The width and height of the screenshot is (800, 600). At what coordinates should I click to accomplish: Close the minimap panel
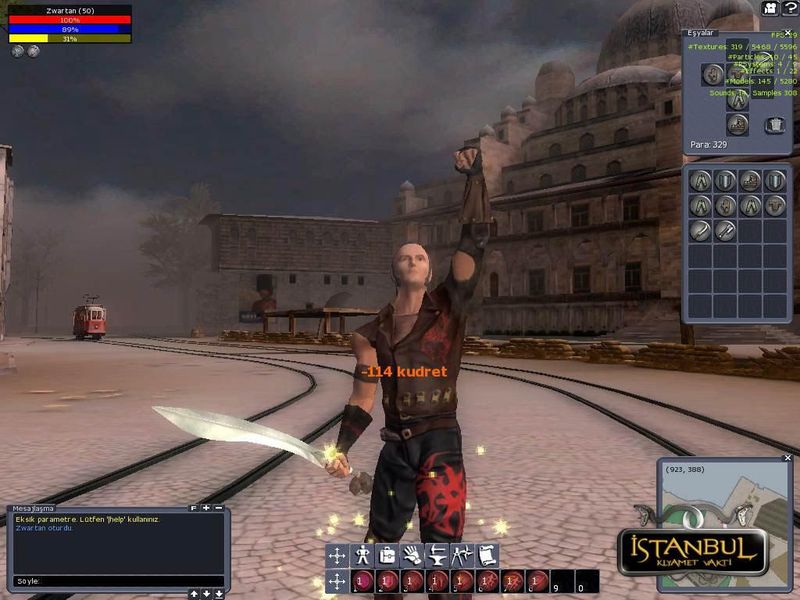[787, 461]
